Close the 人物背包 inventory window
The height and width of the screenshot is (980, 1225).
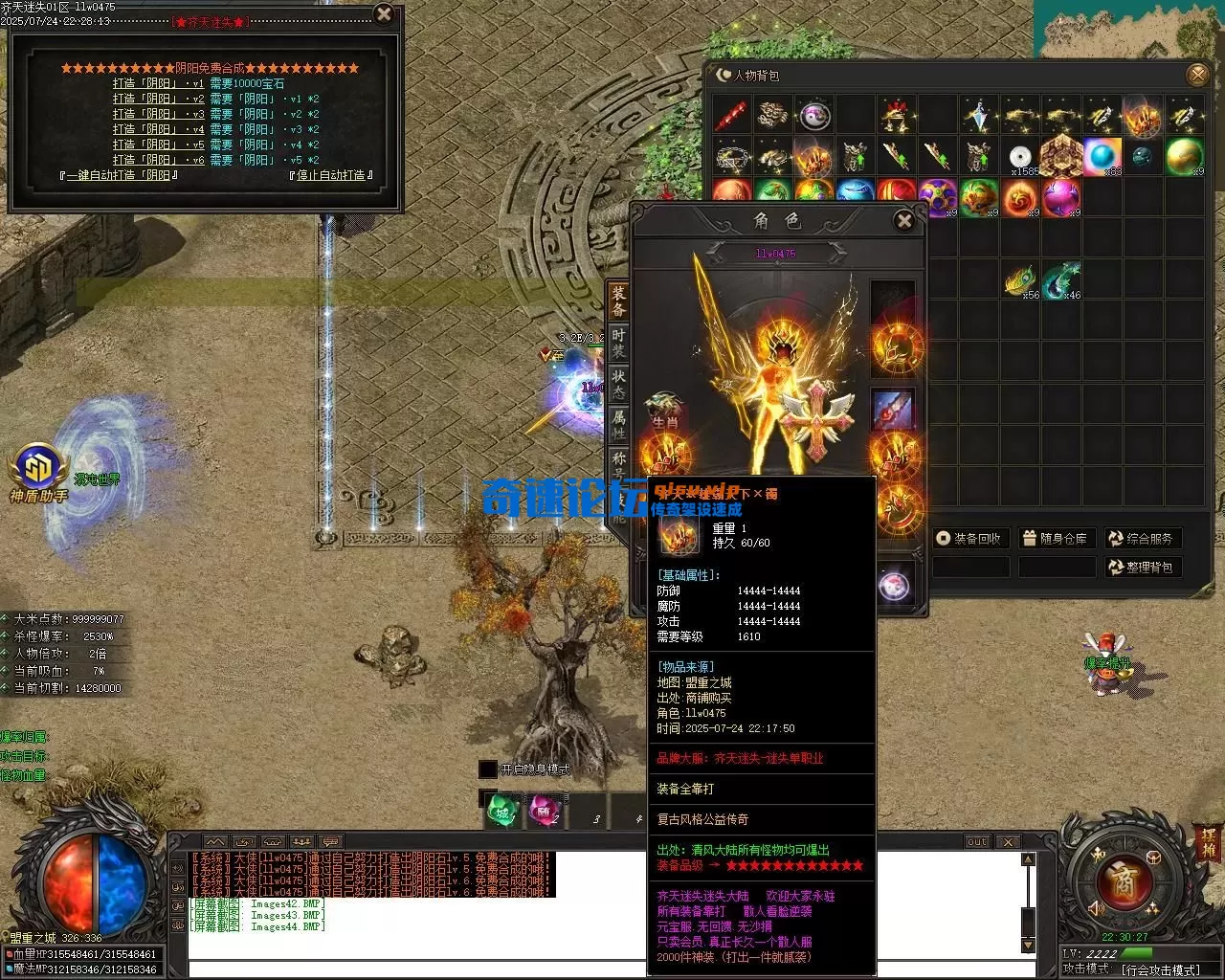pyautogui.click(x=1197, y=75)
